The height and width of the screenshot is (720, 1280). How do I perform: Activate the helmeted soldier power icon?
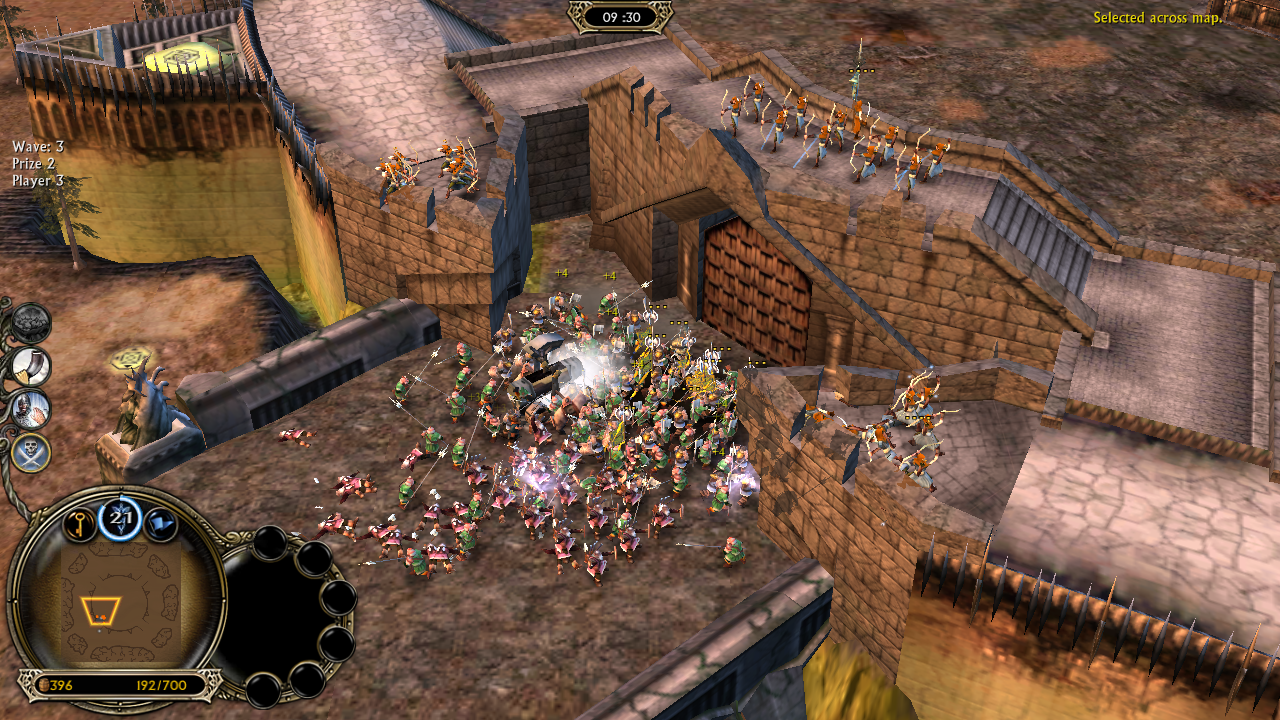[32, 409]
